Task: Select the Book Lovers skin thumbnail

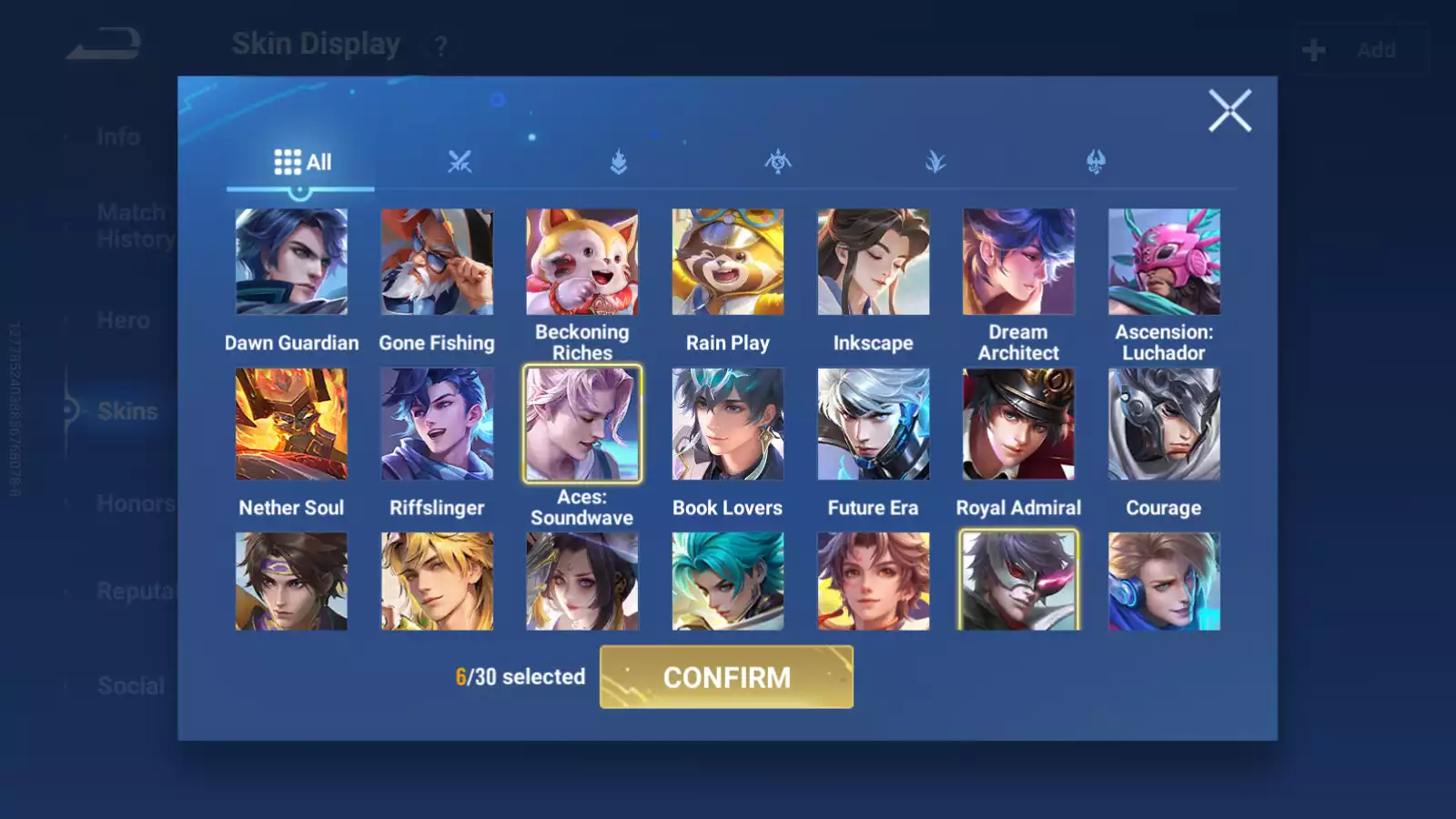Action: [727, 424]
